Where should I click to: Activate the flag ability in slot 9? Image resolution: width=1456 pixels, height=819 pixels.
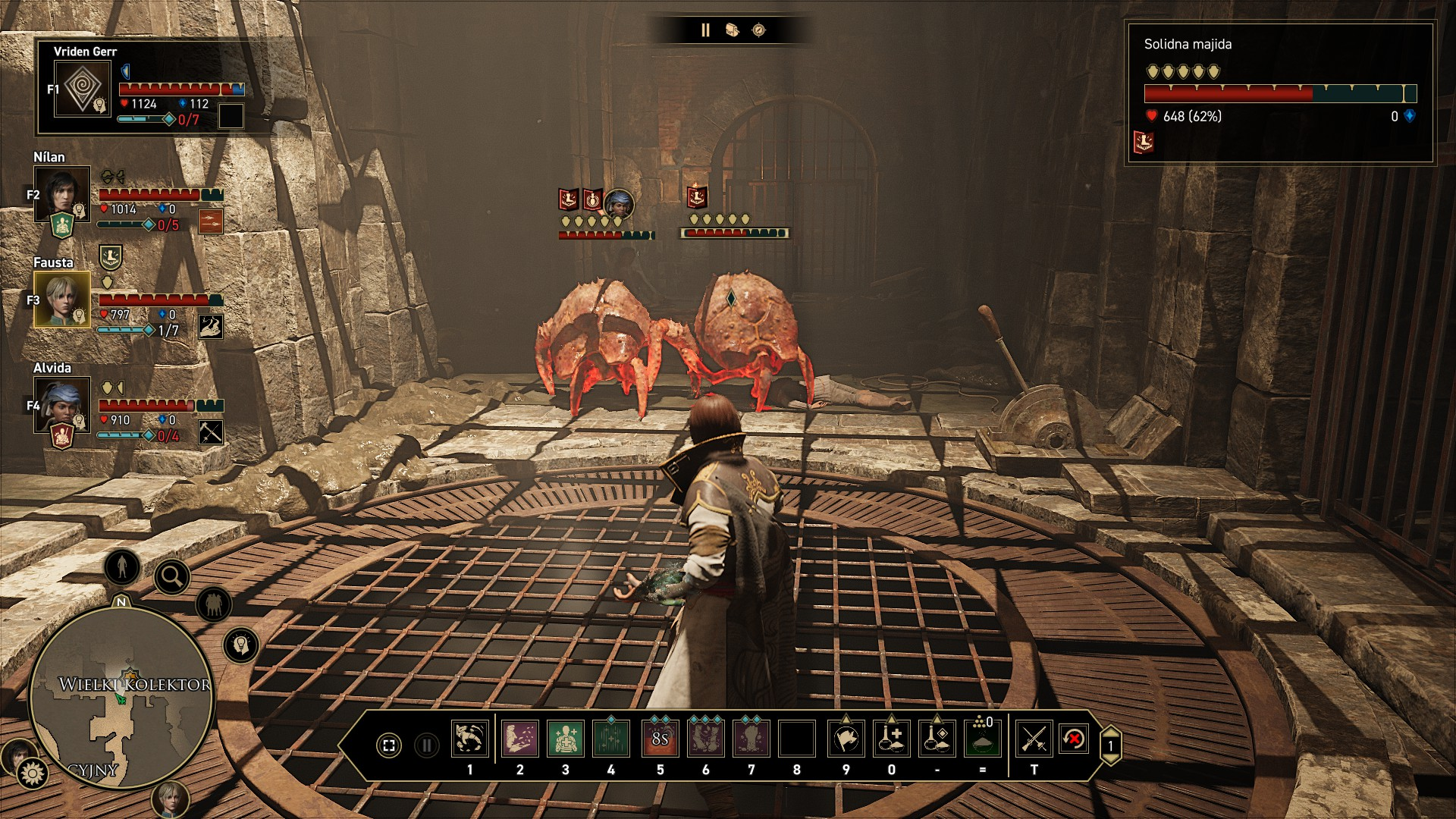(x=846, y=739)
